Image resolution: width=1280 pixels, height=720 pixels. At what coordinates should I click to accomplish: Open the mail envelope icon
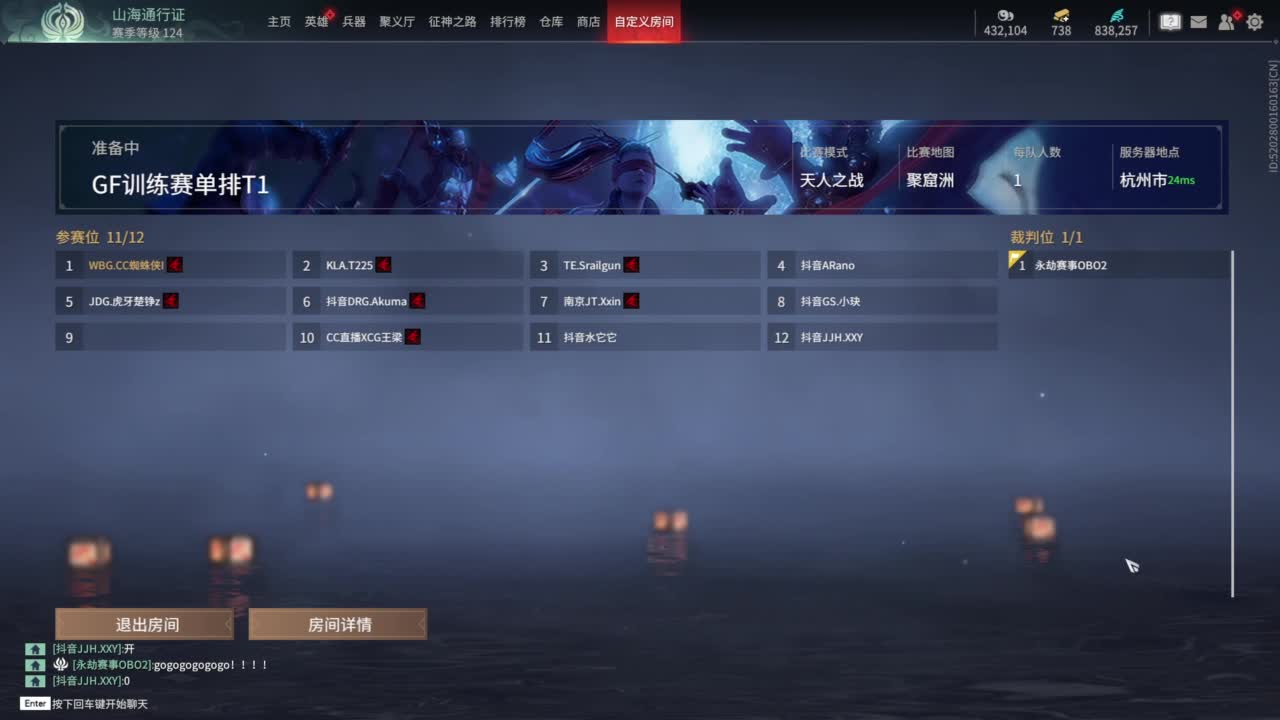click(1198, 21)
